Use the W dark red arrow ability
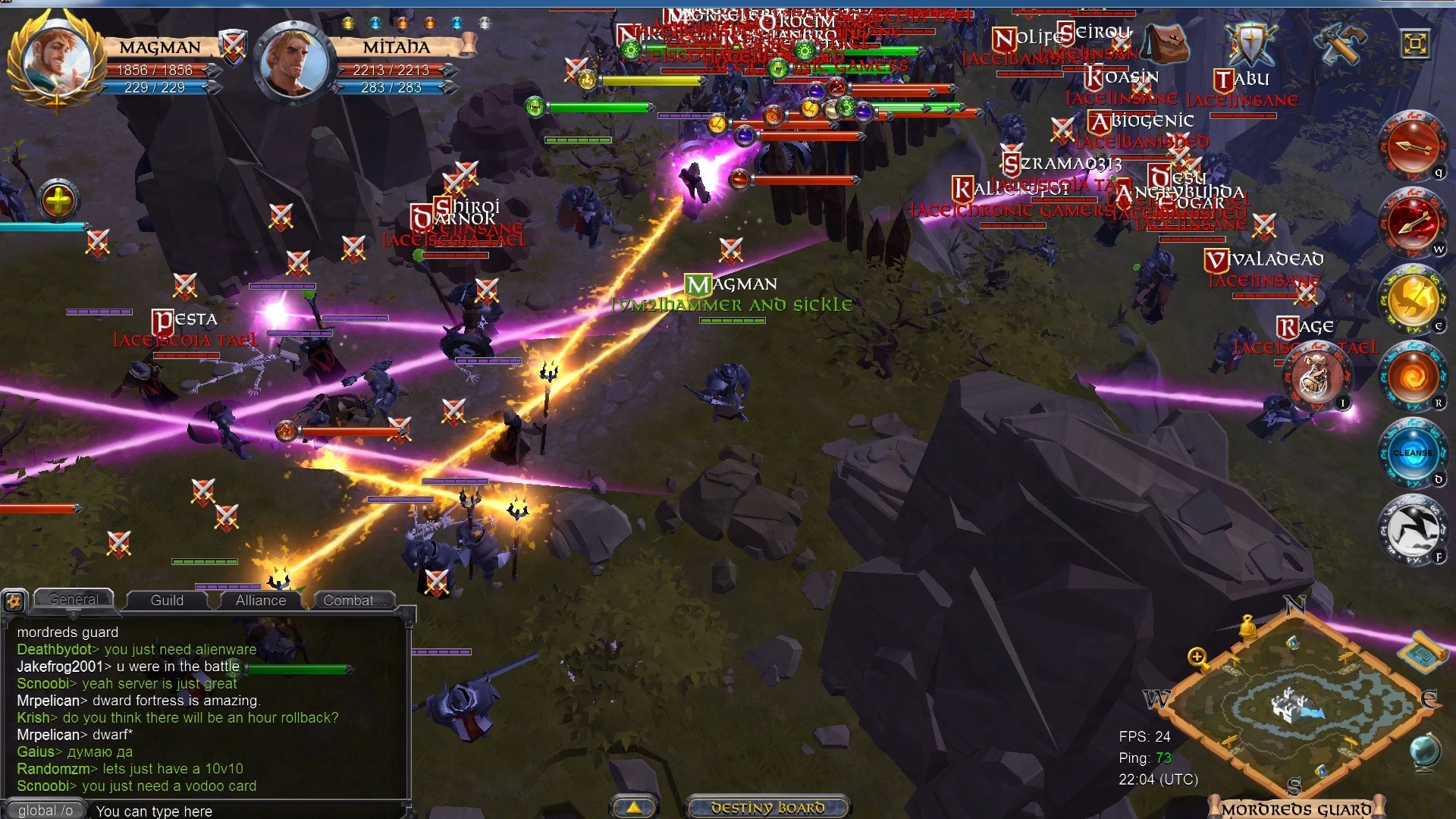The image size is (1456, 819). click(1412, 222)
